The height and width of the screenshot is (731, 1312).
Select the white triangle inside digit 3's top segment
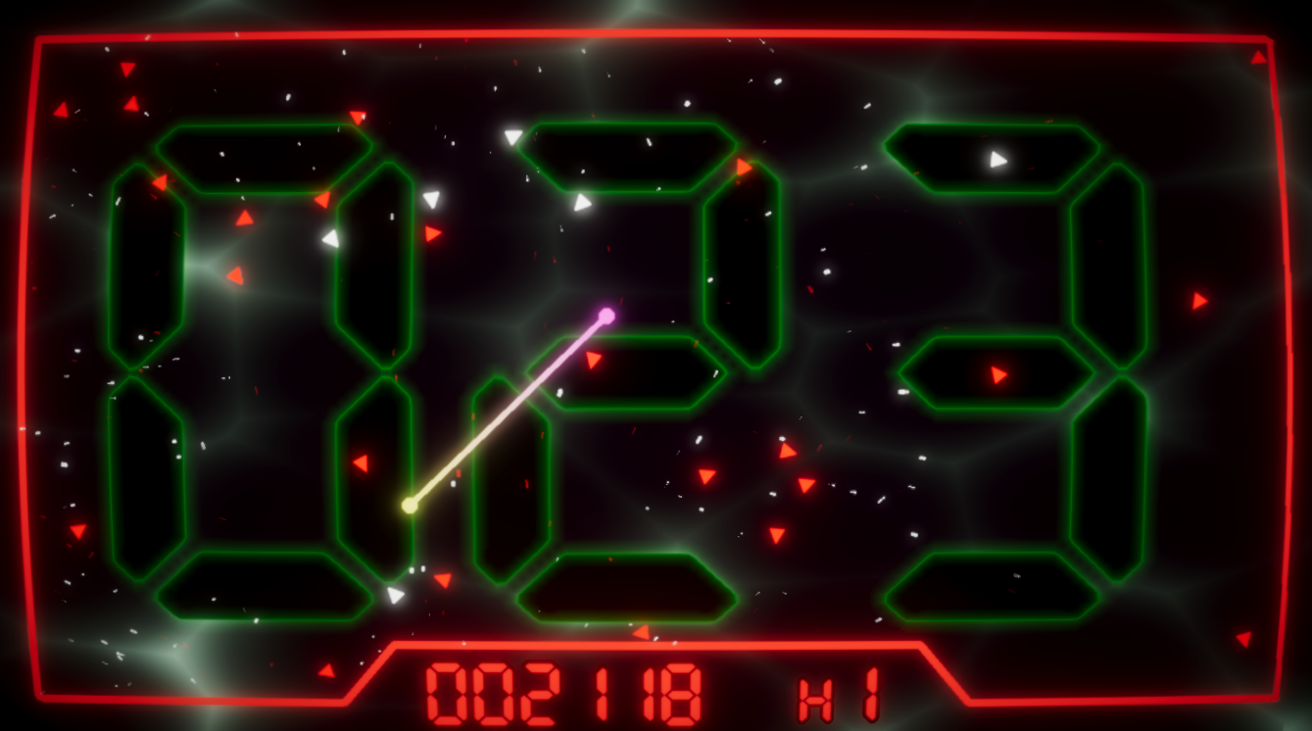(996, 158)
